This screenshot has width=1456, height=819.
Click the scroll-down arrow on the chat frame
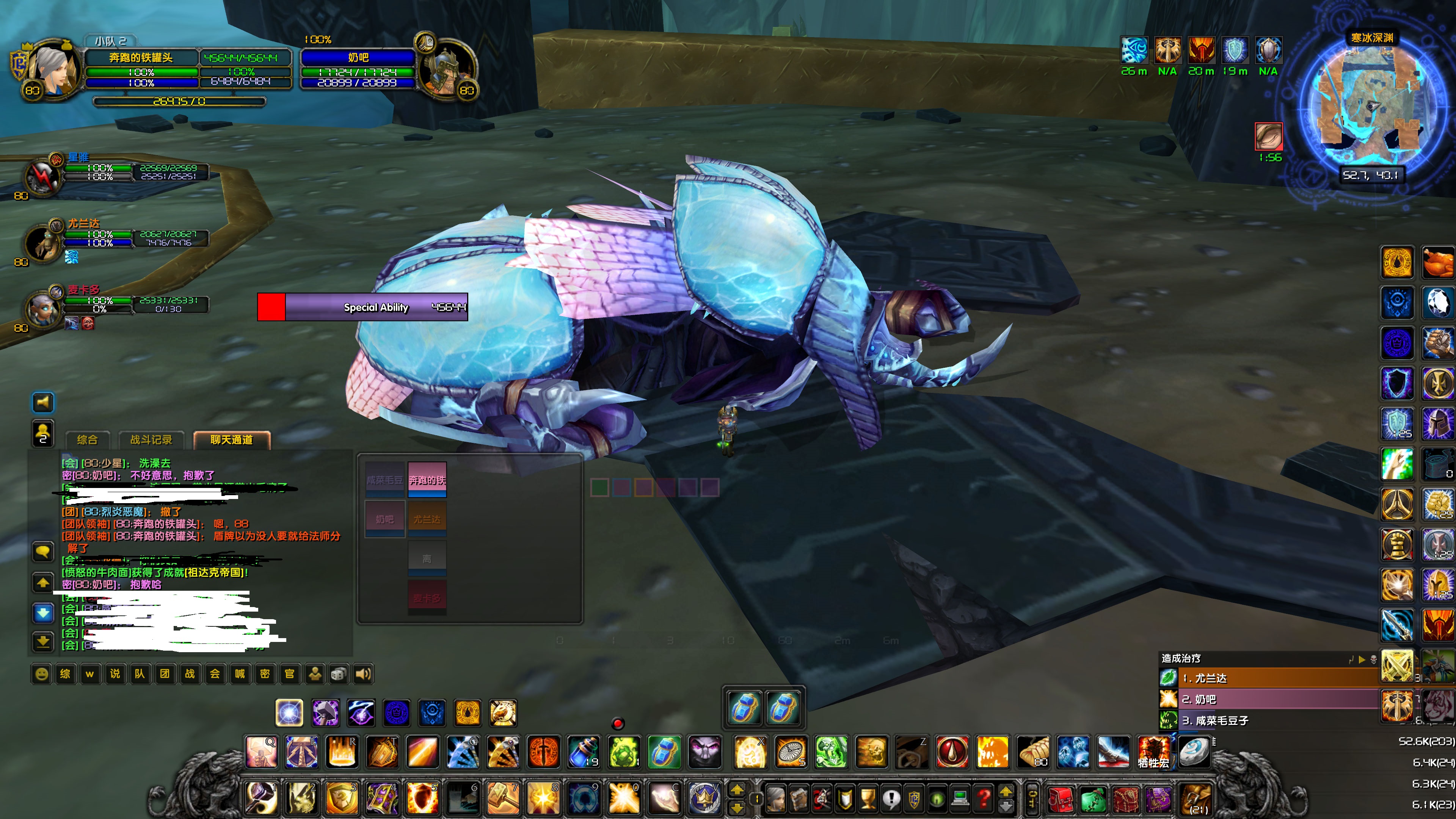(43, 613)
